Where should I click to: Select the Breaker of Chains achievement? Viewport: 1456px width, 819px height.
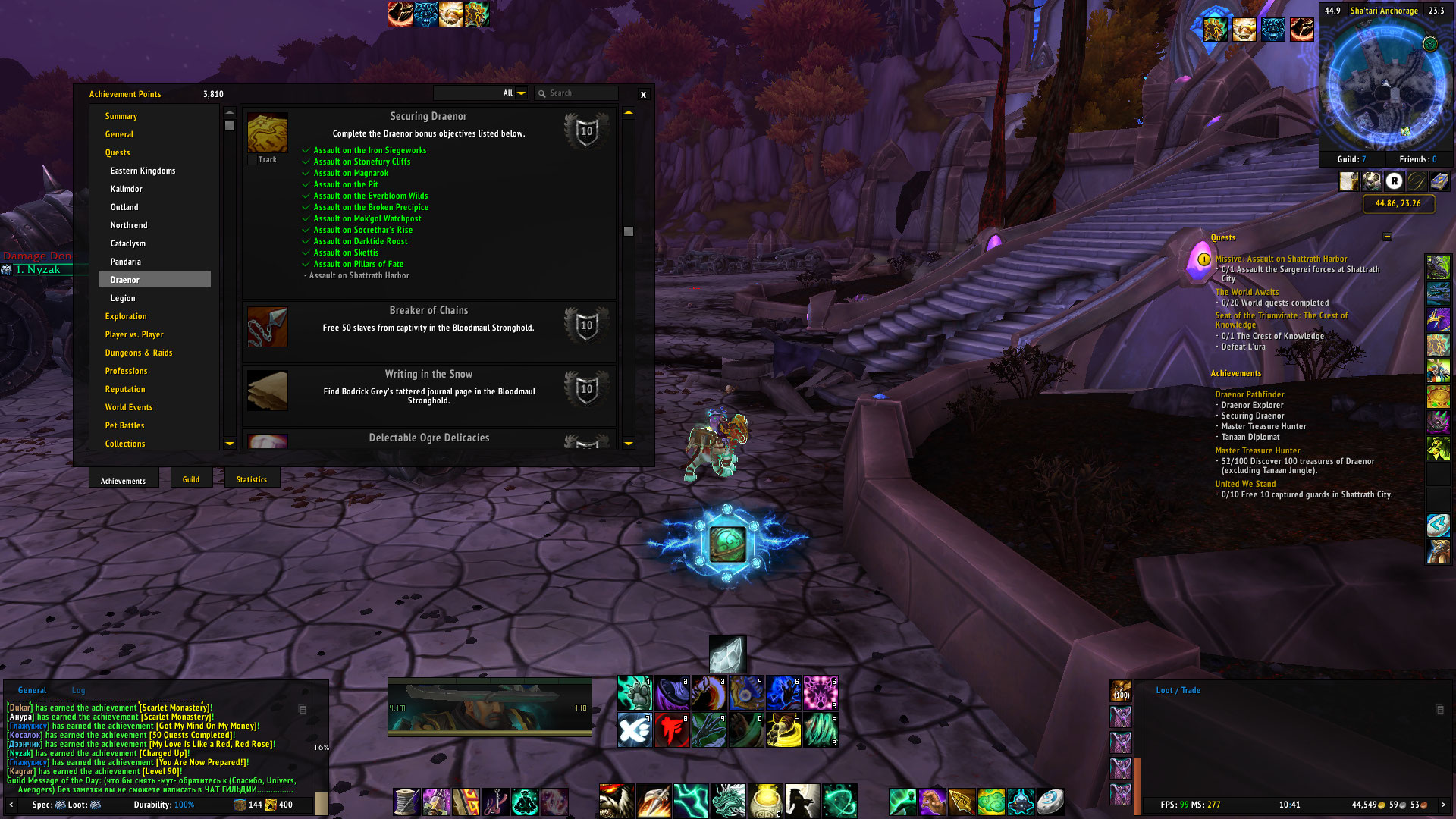pos(428,327)
